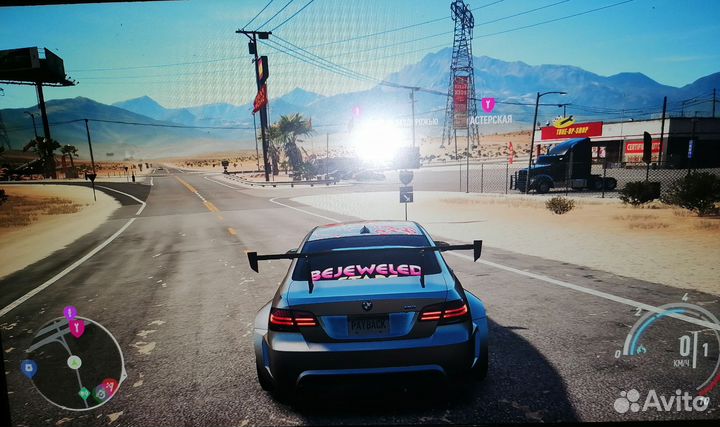Select the red marker on minimap

[x=109, y=386]
